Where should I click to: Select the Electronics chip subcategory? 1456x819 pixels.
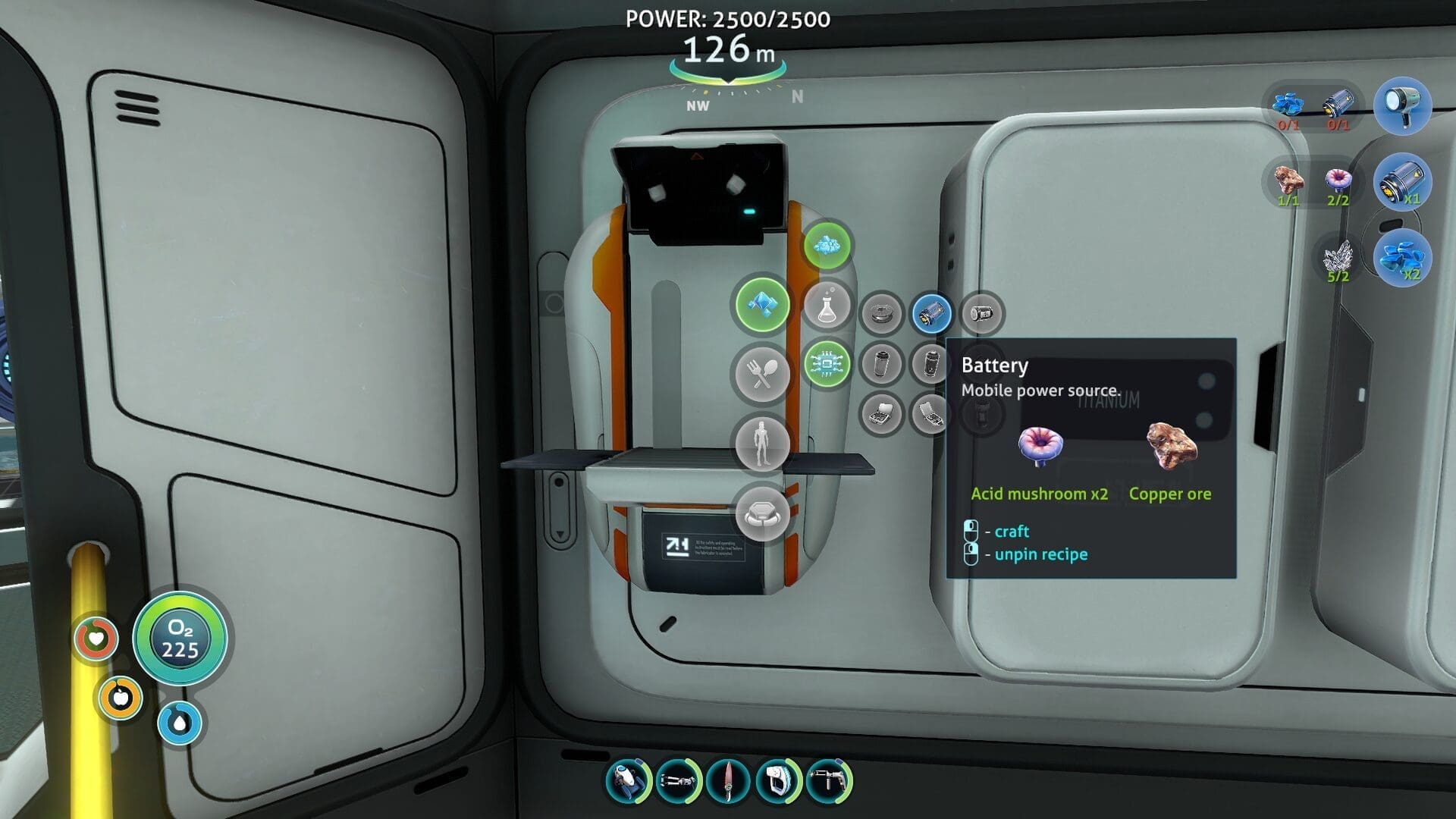(827, 364)
